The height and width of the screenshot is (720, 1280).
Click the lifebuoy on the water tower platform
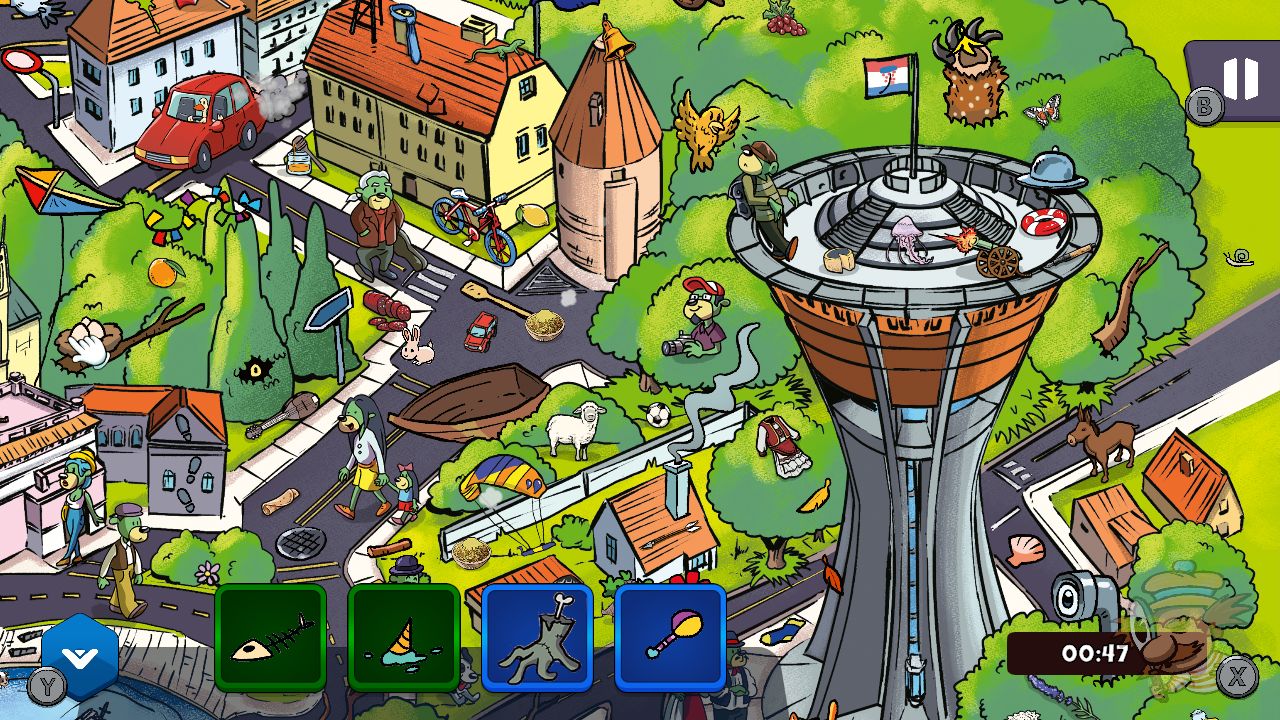[1041, 221]
